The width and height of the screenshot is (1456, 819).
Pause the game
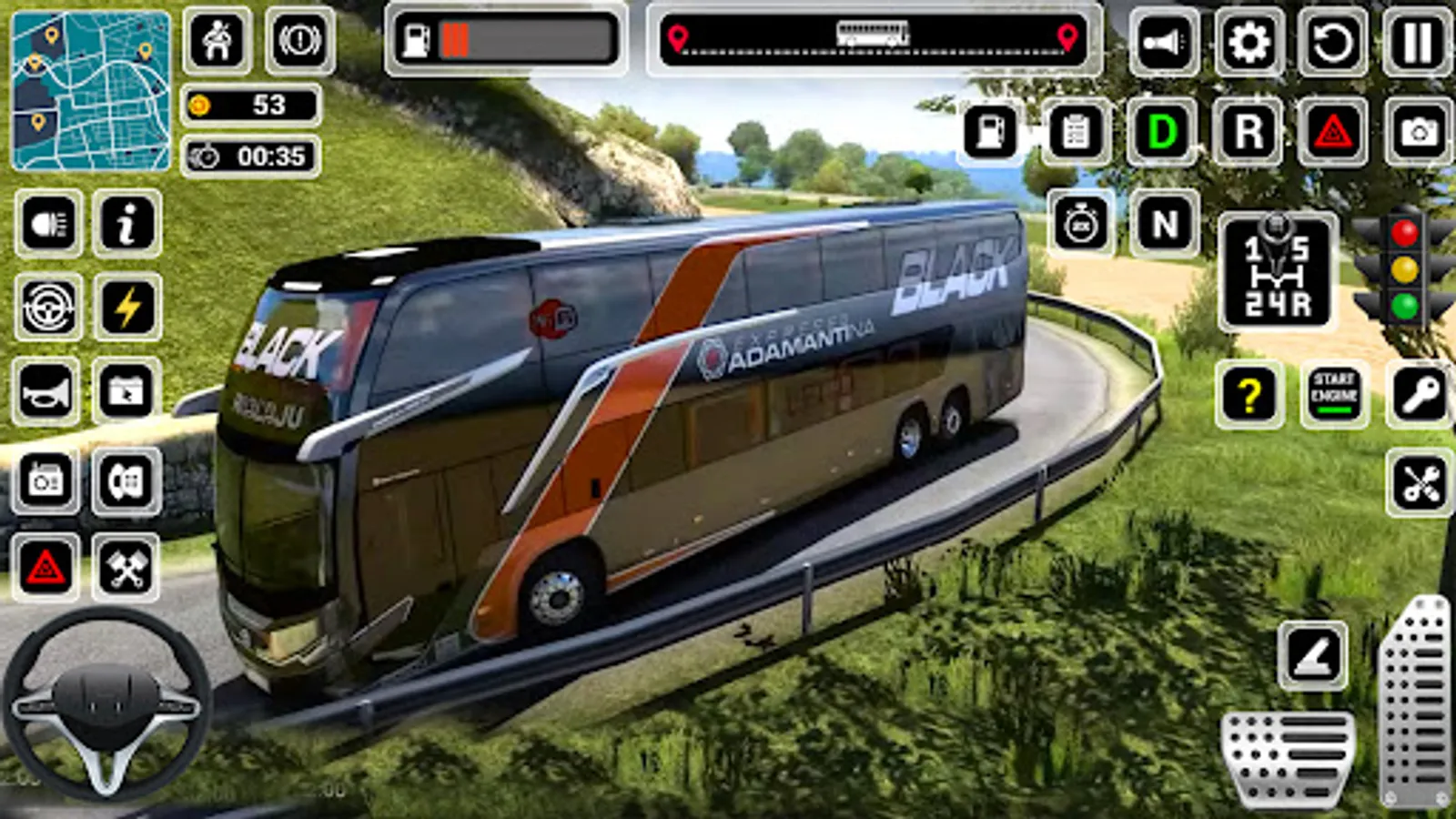pos(1417,43)
